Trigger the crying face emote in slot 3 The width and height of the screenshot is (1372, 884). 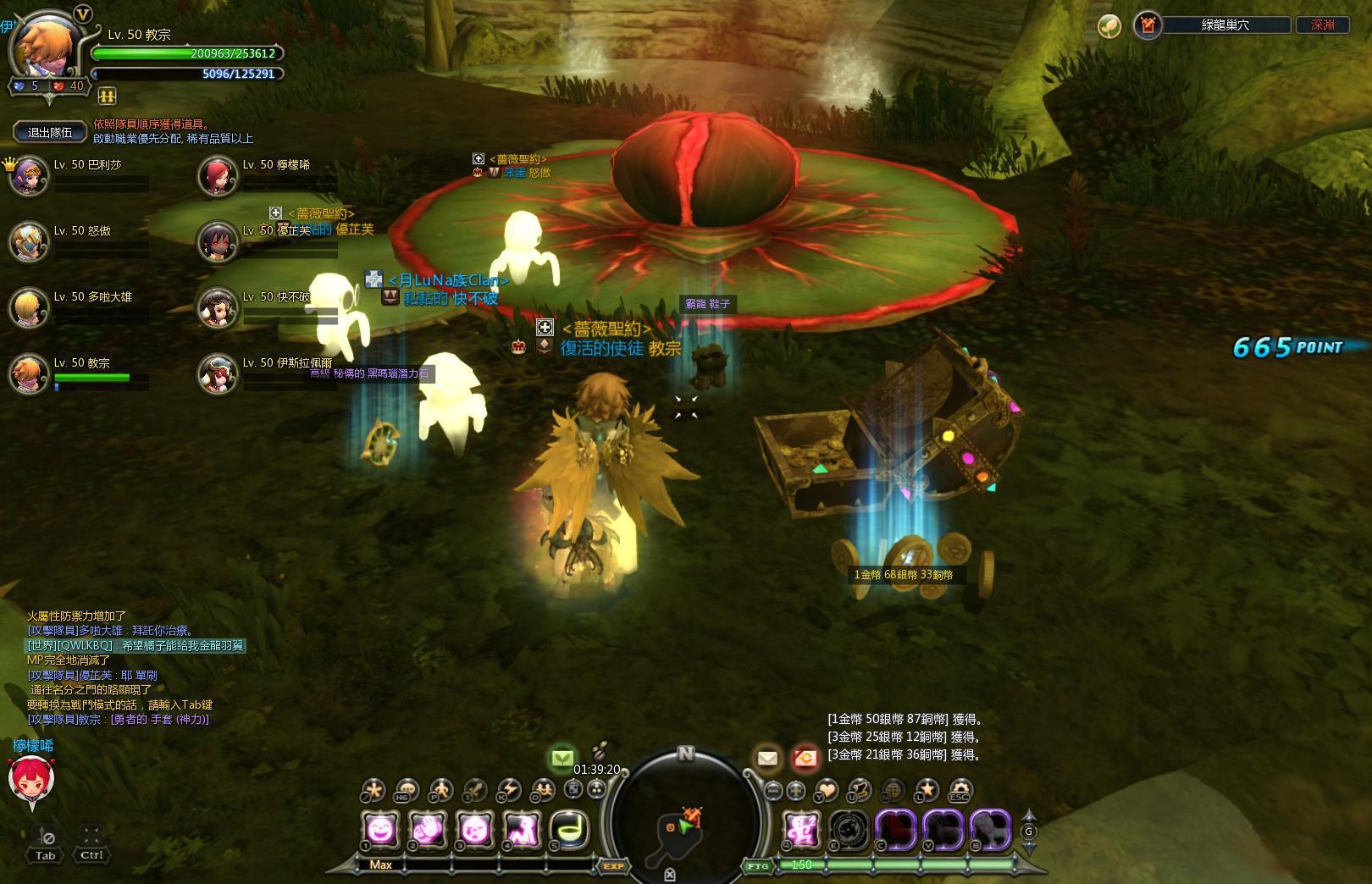pyautogui.click(x=474, y=829)
